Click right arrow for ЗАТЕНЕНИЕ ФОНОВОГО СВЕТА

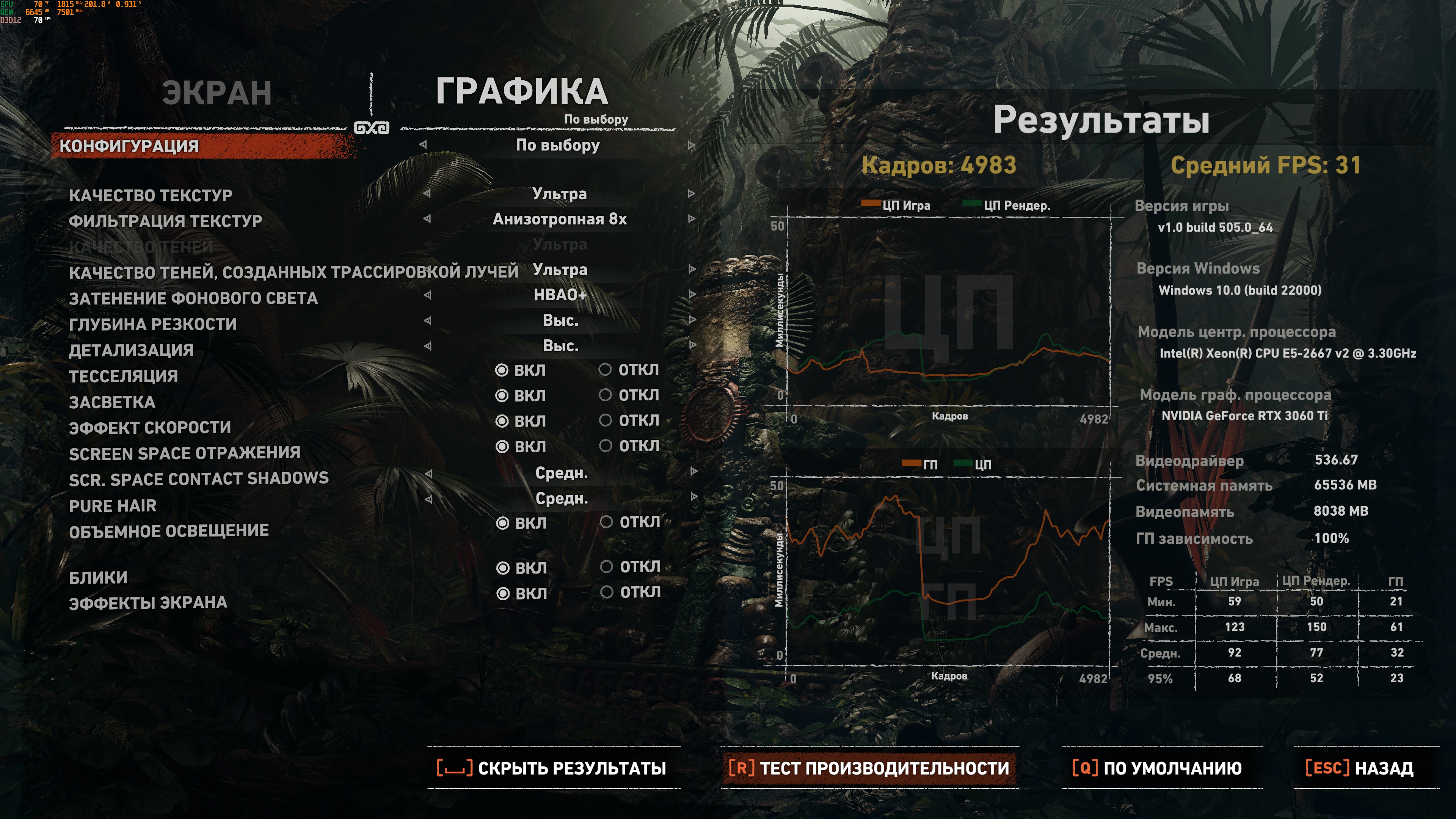point(691,295)
